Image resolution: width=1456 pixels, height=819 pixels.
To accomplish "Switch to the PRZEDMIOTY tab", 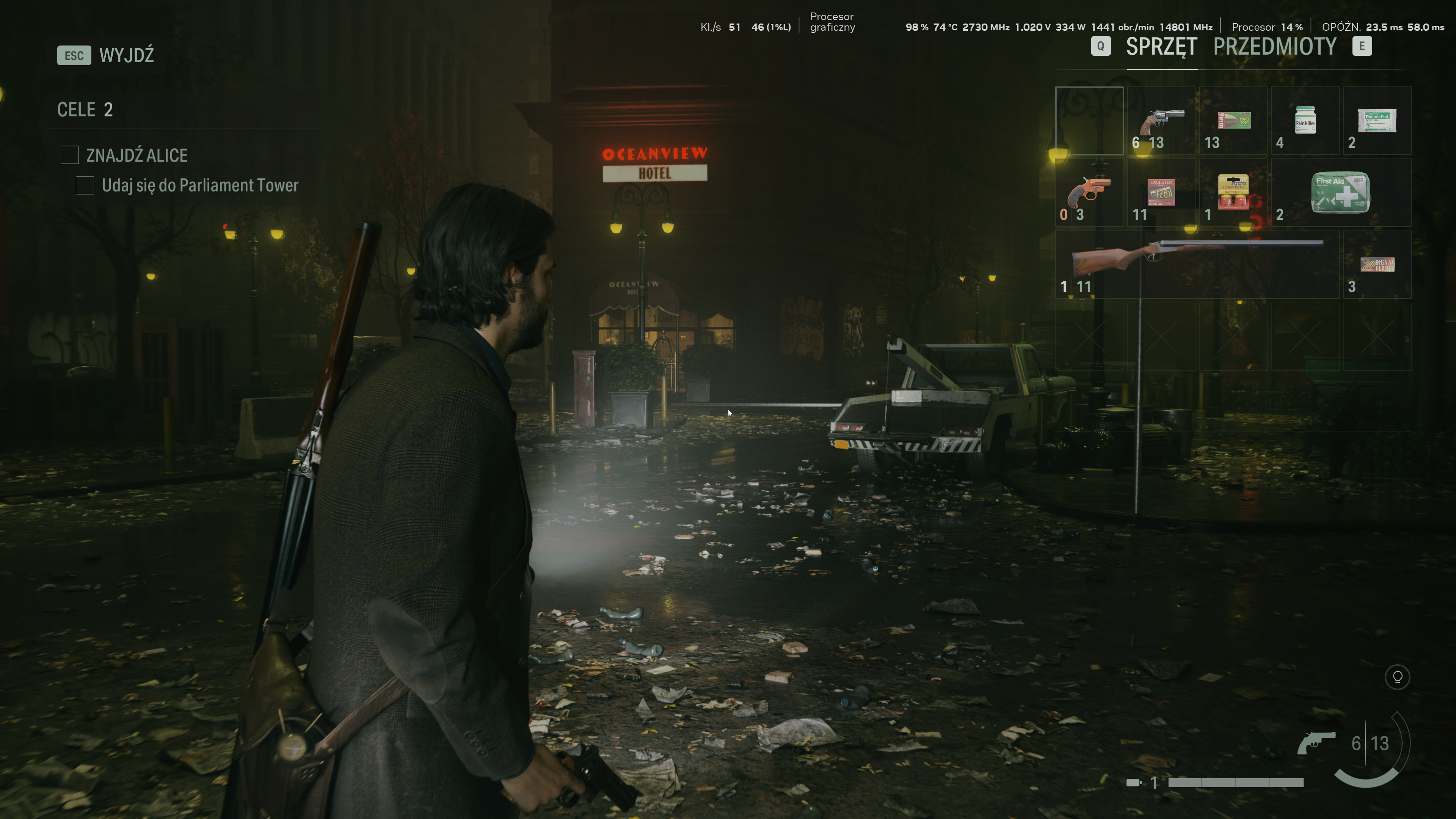I will point(1274,47).
